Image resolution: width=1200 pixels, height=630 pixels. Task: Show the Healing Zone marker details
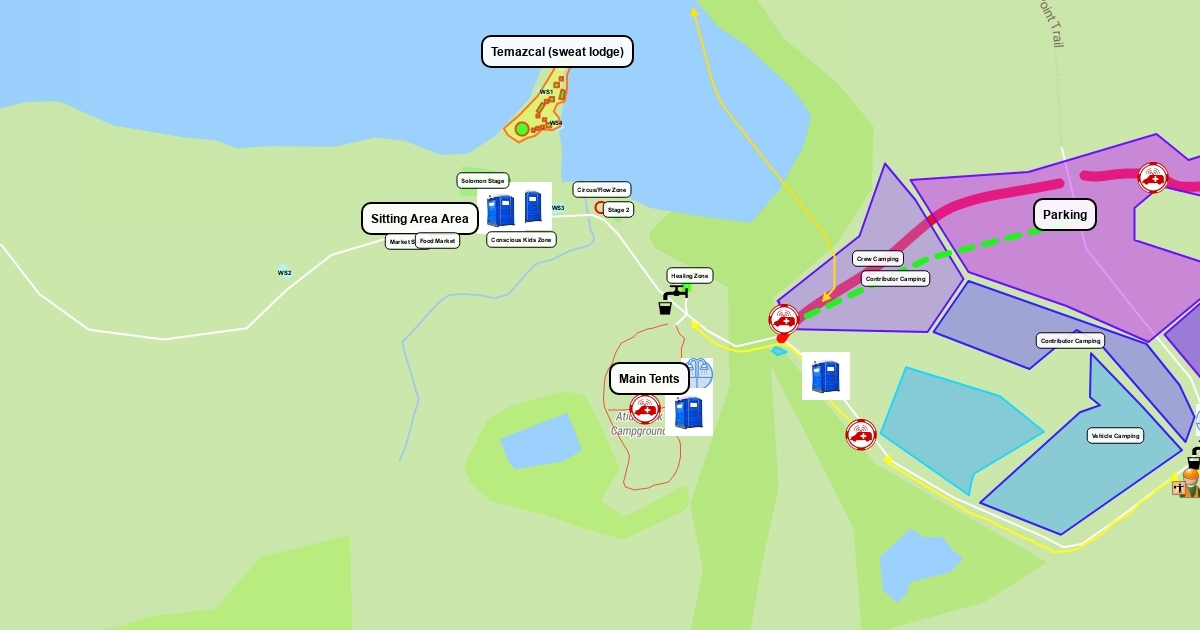(690, 276)
